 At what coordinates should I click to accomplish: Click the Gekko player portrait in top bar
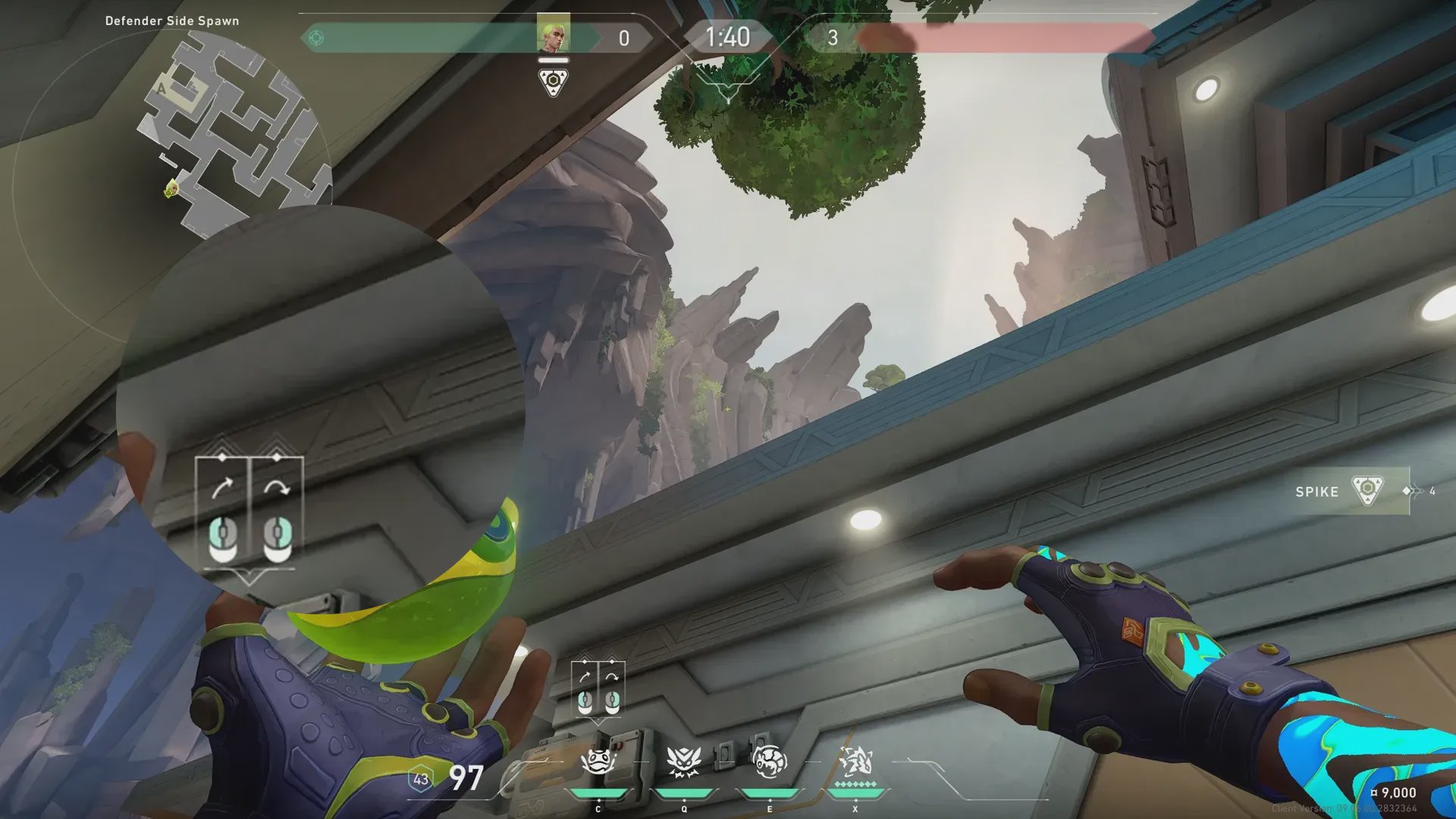pyautogui.click(x=553, y=35)
